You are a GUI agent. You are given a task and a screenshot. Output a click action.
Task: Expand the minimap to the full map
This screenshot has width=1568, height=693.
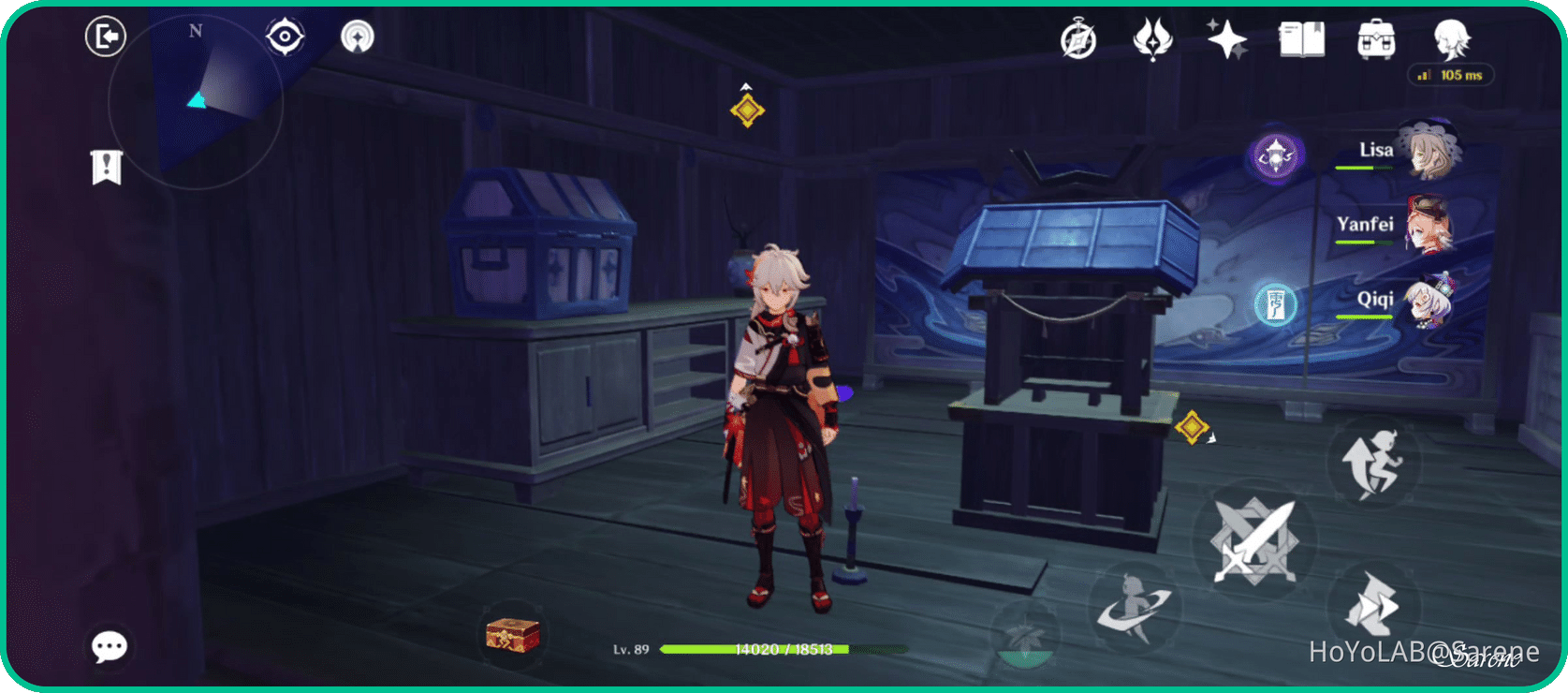[x=197, y=103]
